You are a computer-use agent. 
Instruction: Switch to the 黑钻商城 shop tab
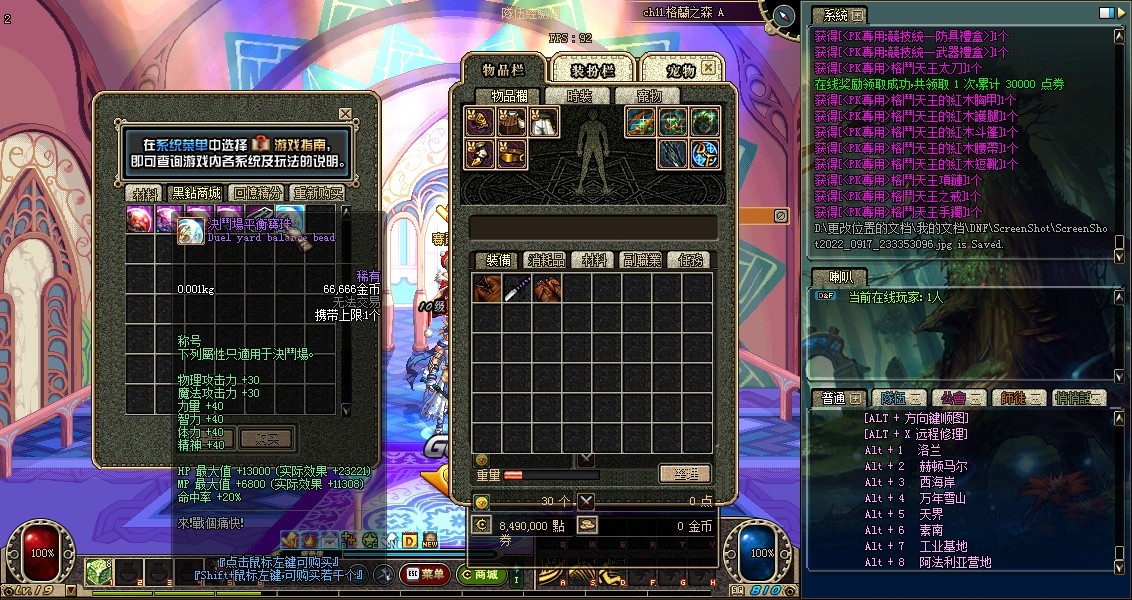tap(195, 193)
